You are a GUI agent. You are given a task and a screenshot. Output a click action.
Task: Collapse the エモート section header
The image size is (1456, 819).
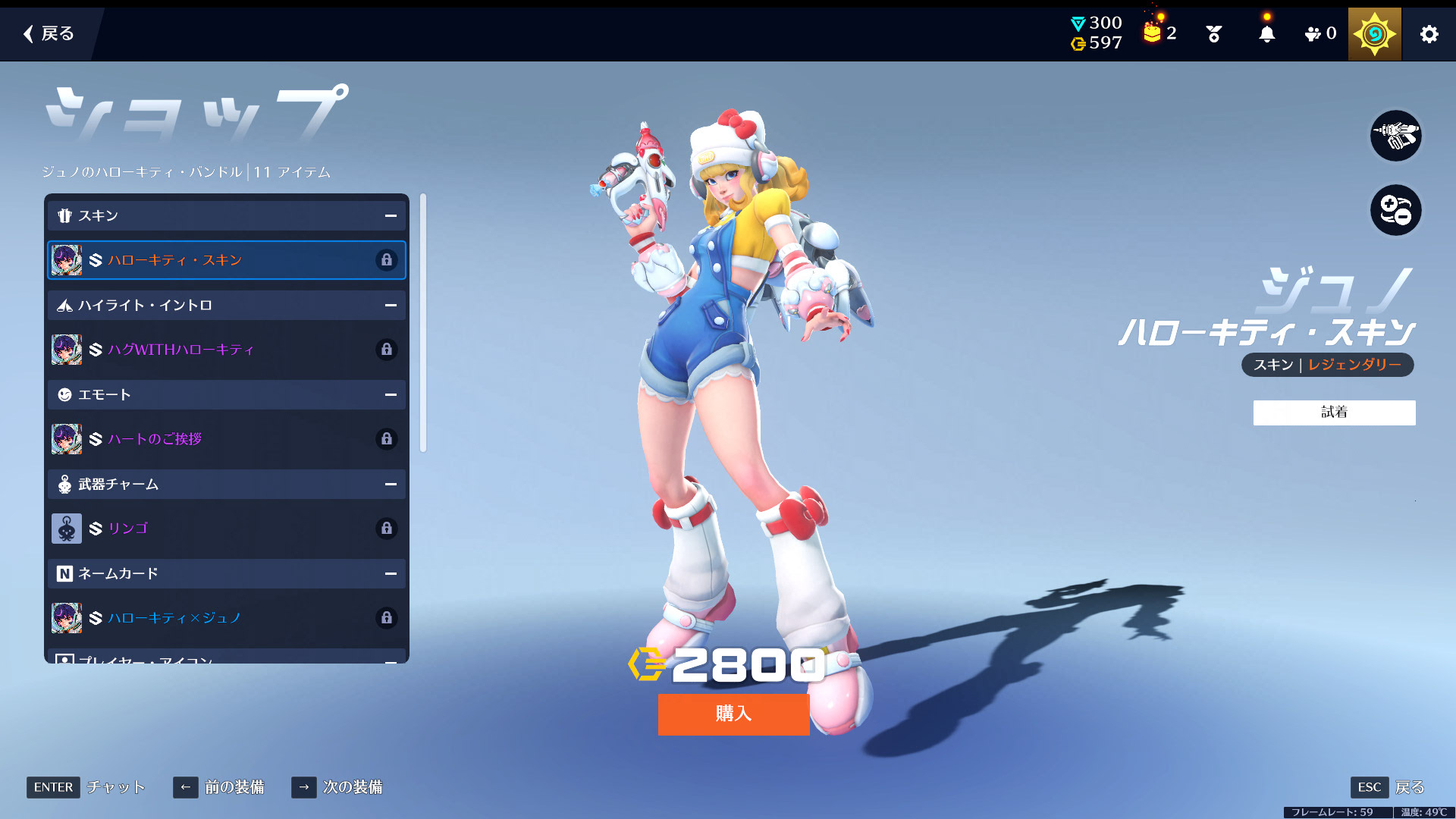(x=391, y=395)
